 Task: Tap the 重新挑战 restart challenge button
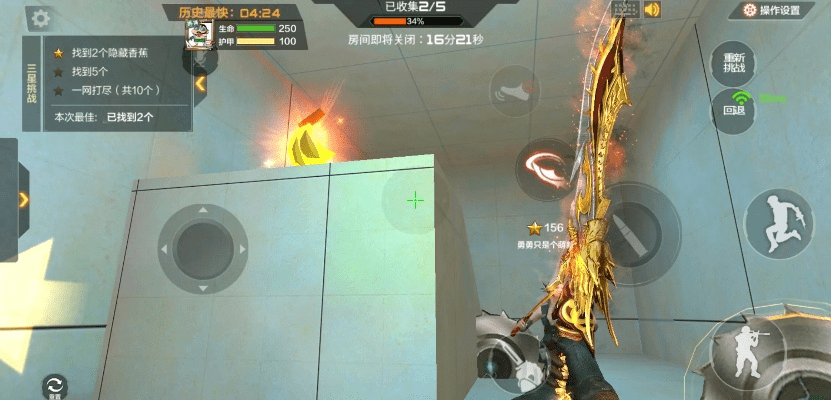click(x=735, y=63)
